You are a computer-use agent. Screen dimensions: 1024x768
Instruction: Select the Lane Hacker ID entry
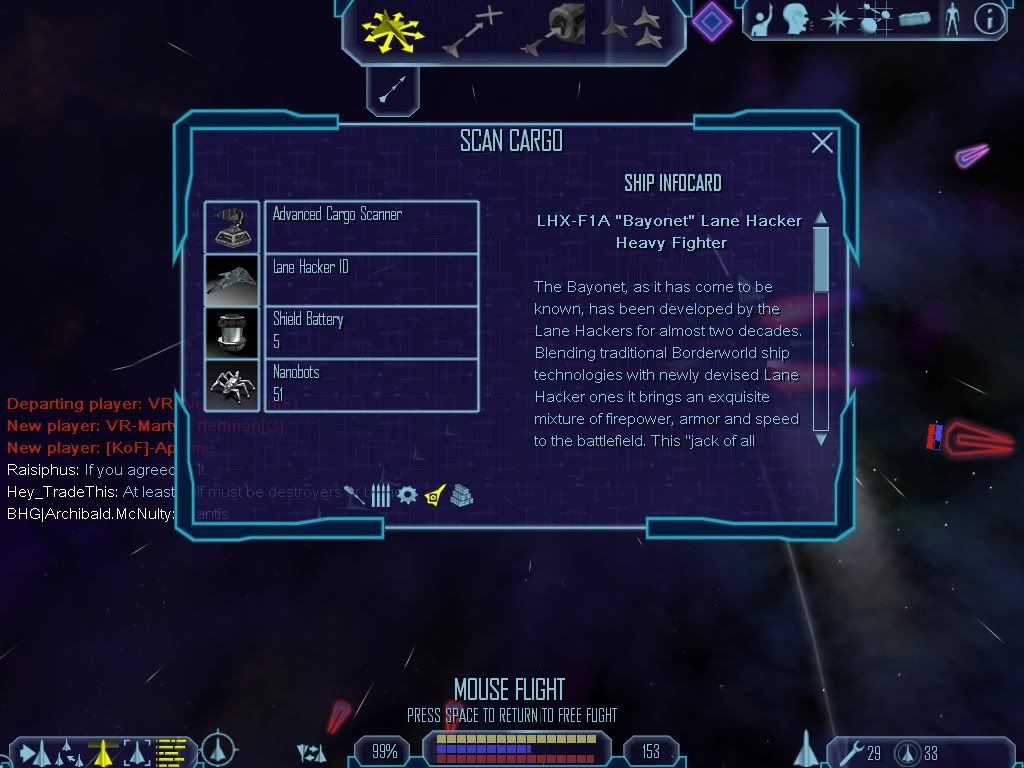point(370,279)
